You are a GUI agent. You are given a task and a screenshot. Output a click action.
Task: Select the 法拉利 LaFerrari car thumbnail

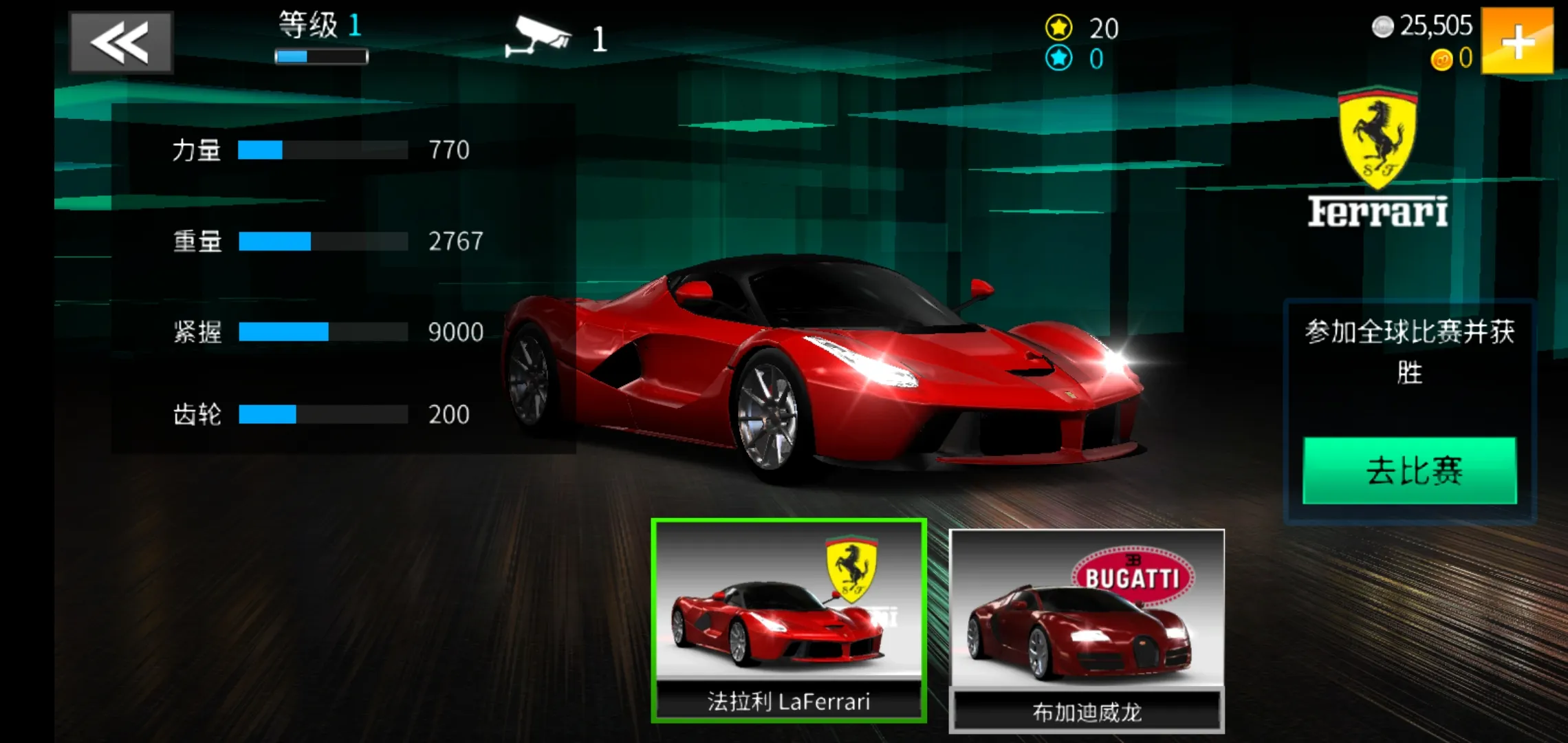pyautogui.click(x=788, y=621)
